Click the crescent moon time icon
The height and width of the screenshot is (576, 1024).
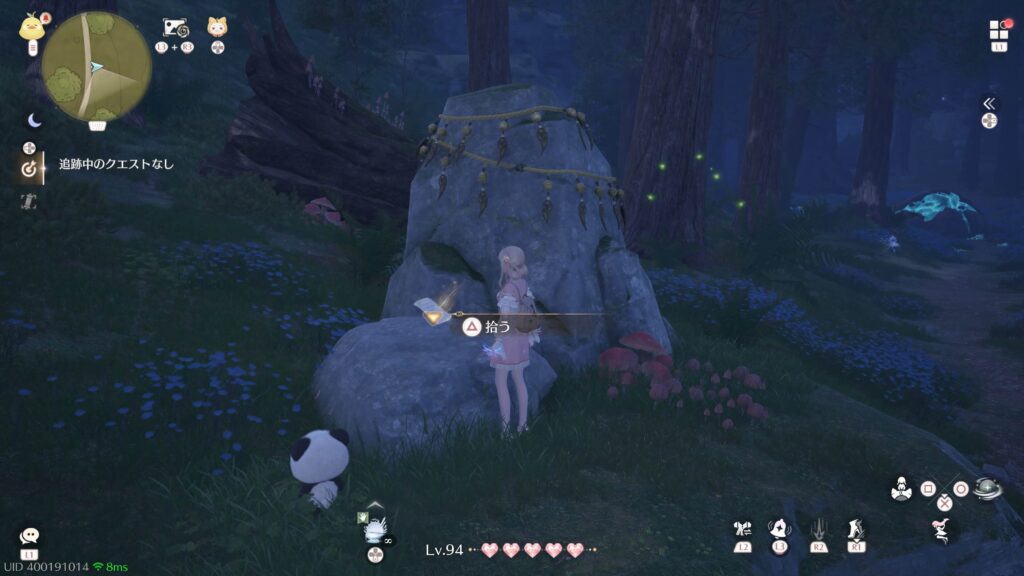coord(34,120)
